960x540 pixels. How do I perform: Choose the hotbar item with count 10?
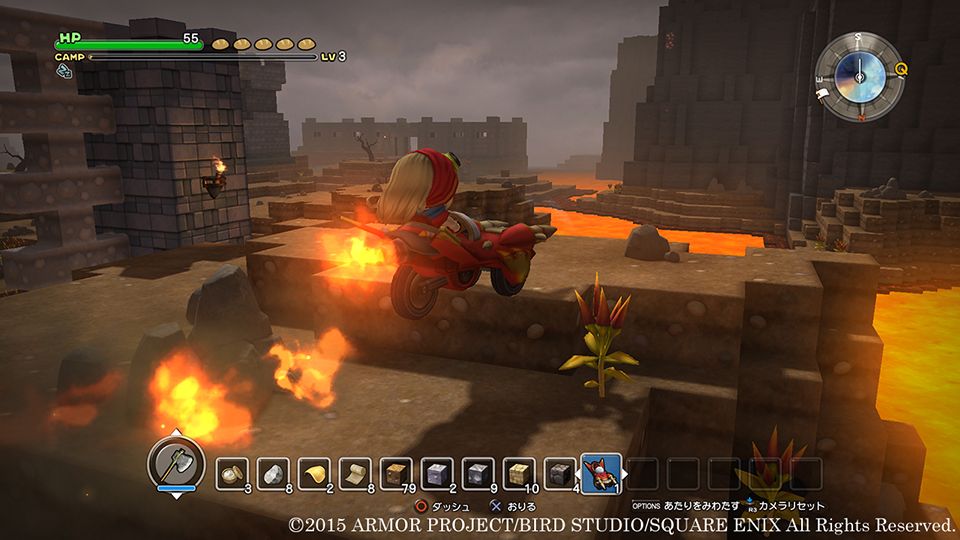point(518,473)
